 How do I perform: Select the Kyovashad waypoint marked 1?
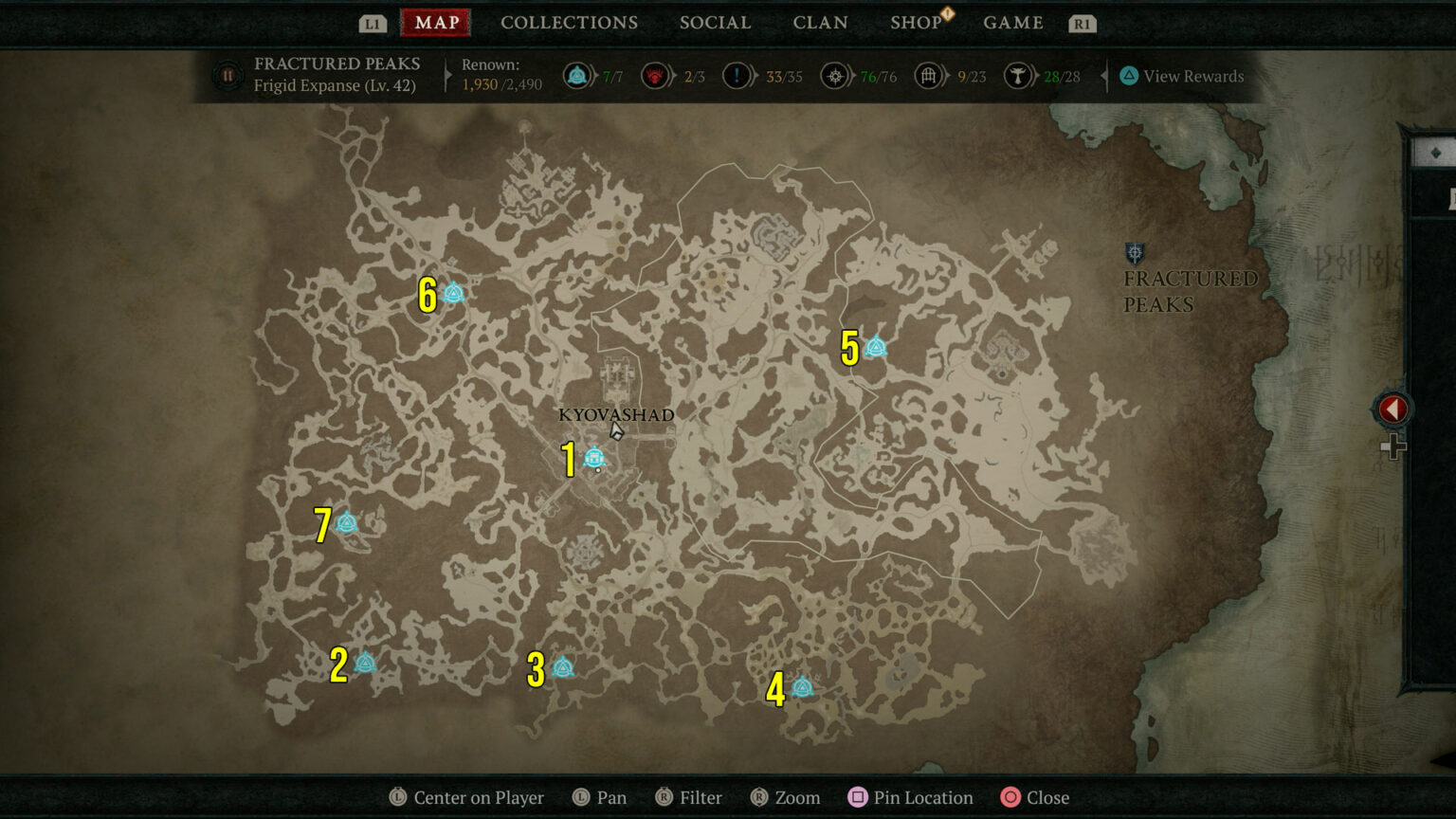tap(594, 458)
